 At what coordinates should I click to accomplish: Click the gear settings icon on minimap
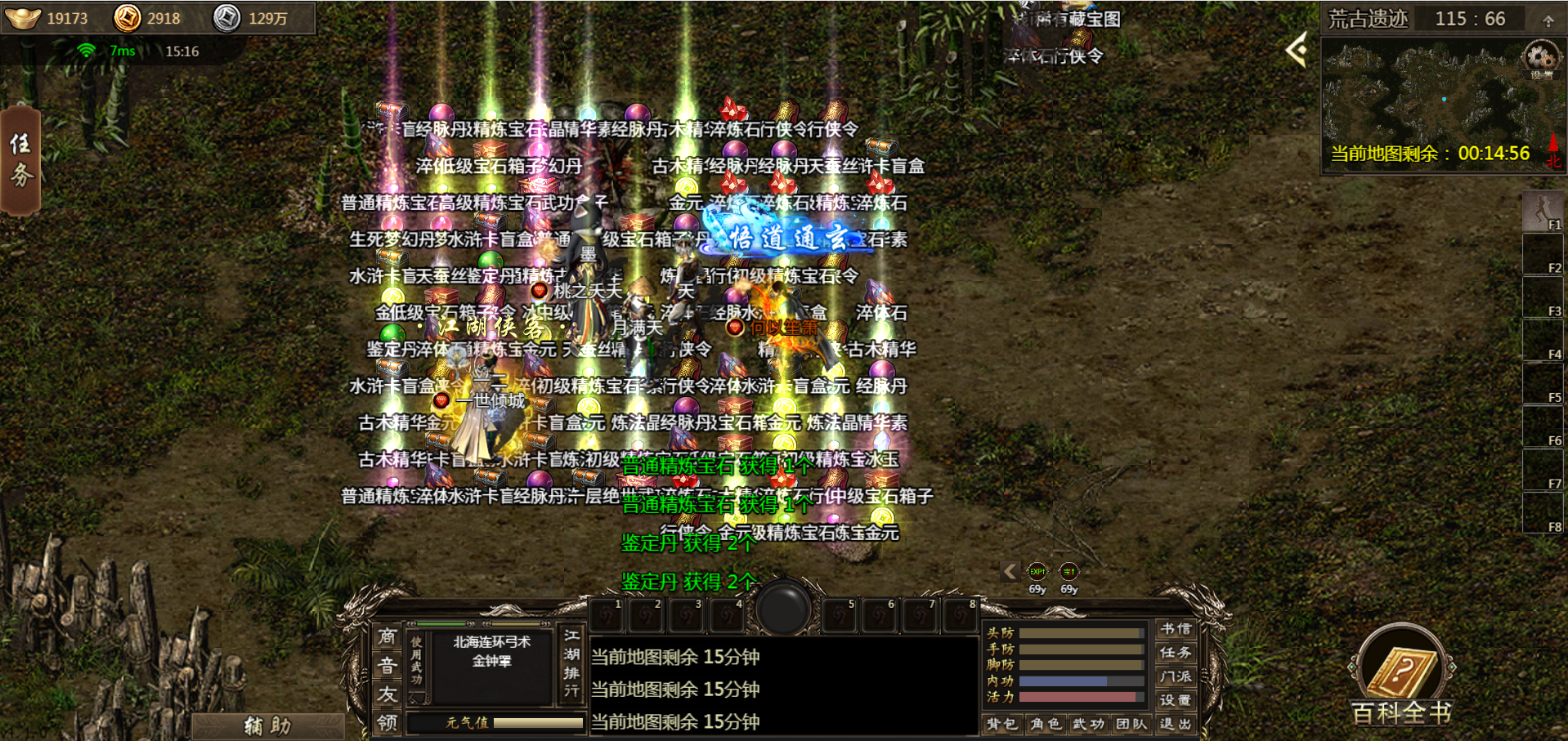click(1541, 58)
